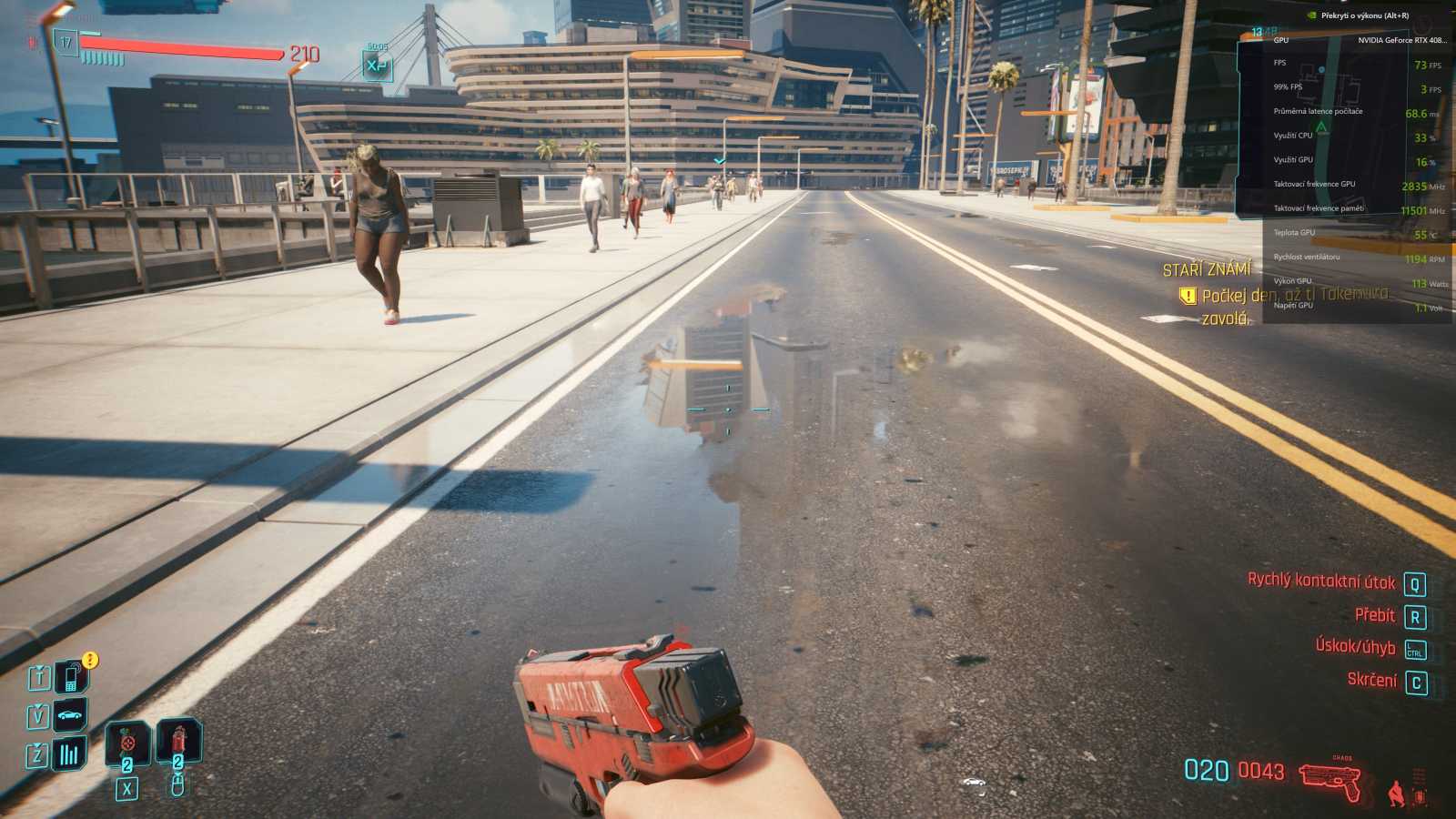
Task: Click the yellow quest objective marker icon
Action: point(1187,296)
